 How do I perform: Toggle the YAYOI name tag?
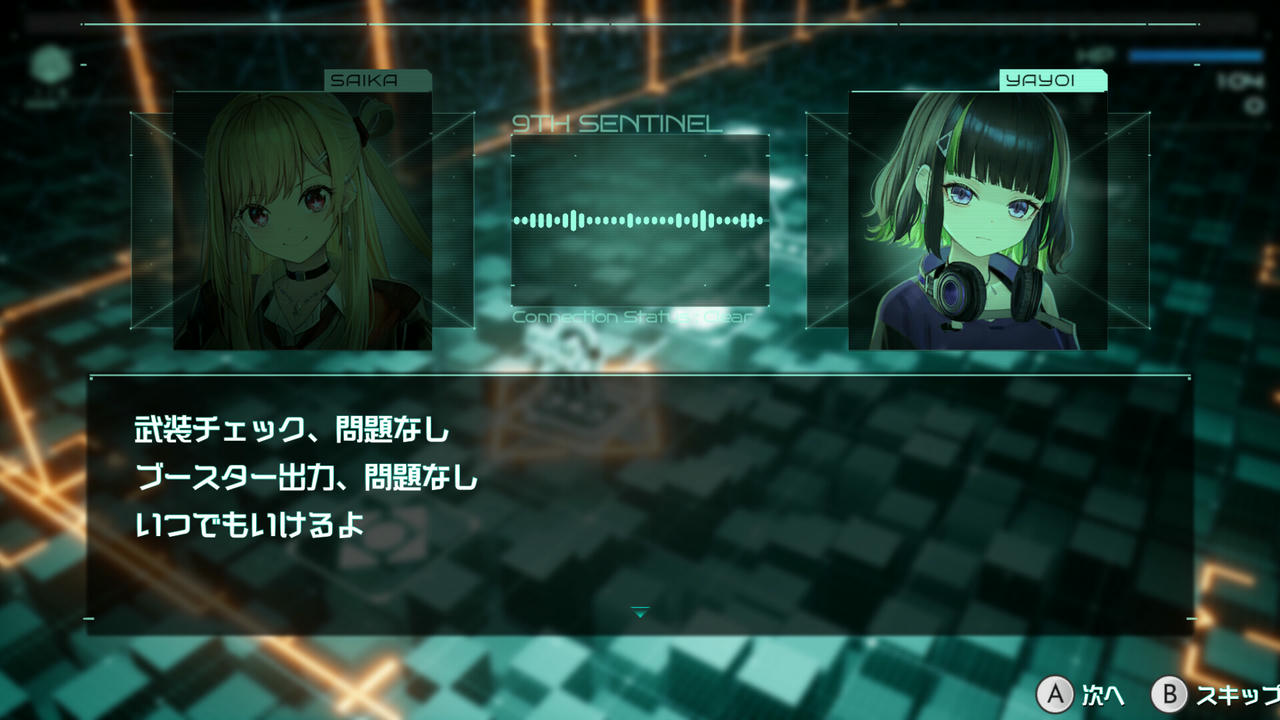tap(1055, 81)
